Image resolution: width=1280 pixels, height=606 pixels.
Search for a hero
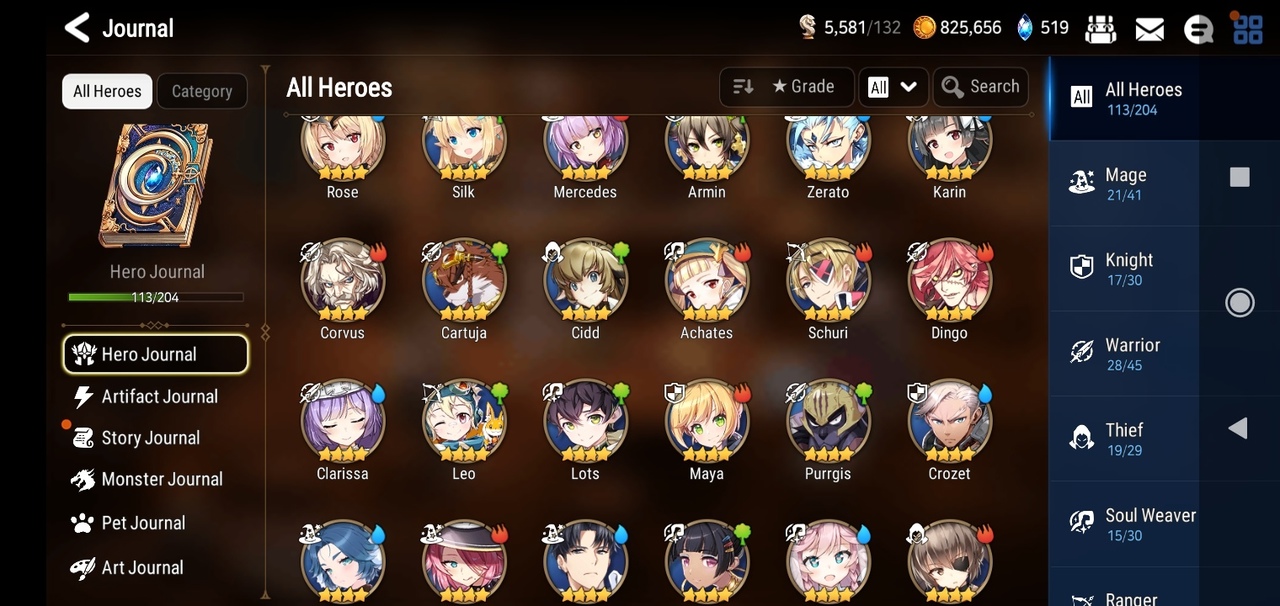click(981, 87)
